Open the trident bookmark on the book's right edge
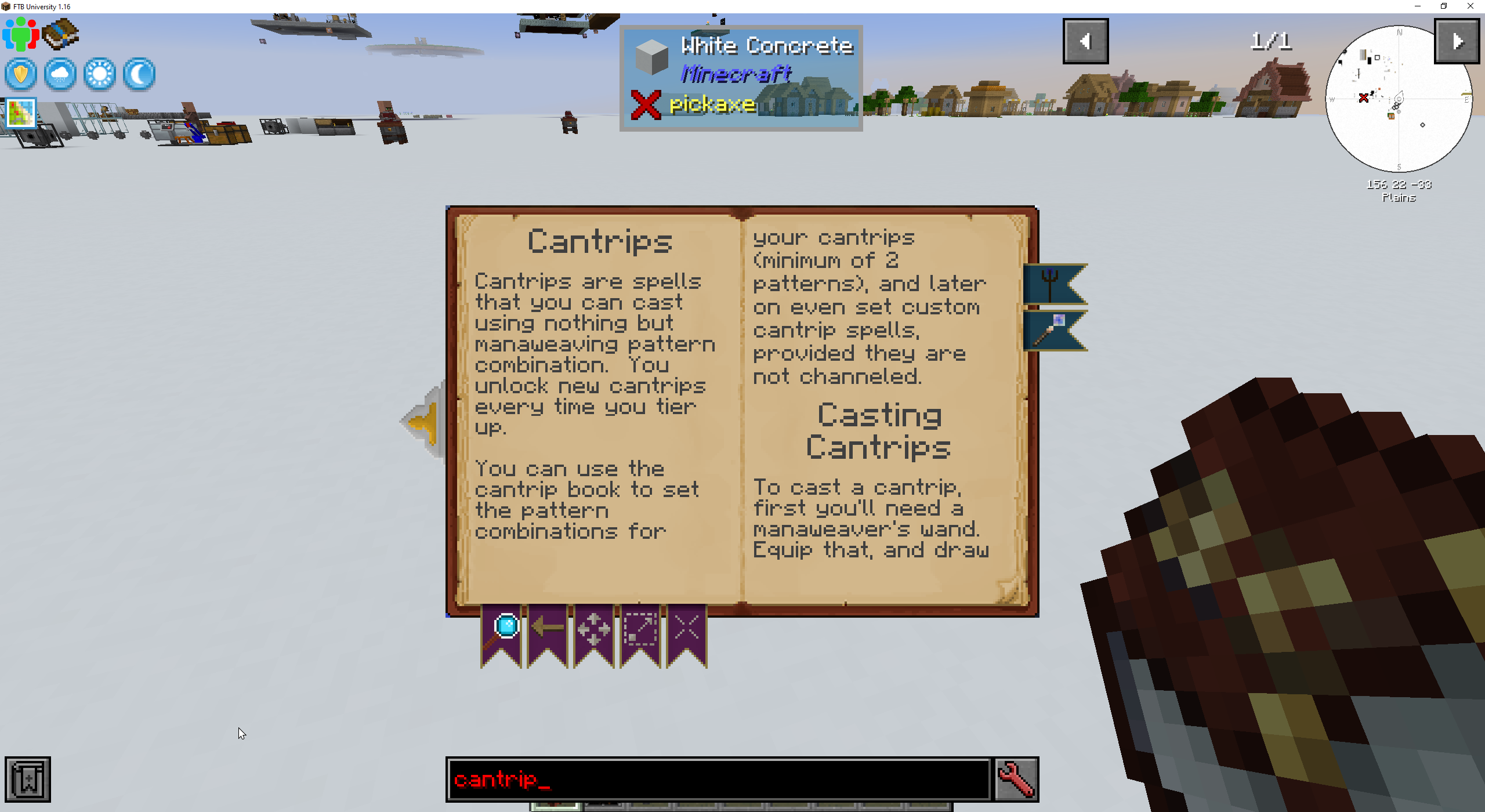Screen dimensions: 1485x812 pyautogui.click(x=1055, y=284)
